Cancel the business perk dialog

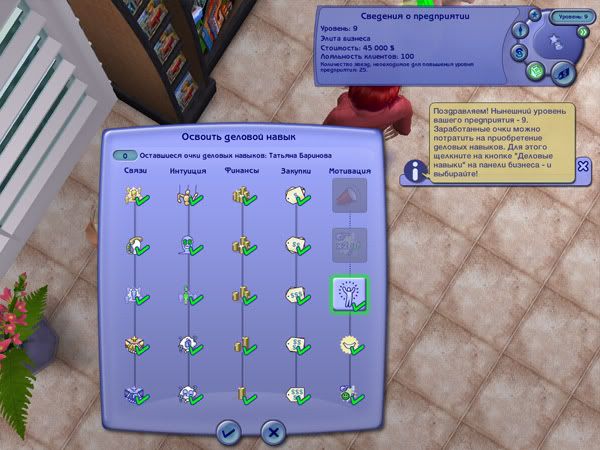pyautogui.click(x=272, y=431)
